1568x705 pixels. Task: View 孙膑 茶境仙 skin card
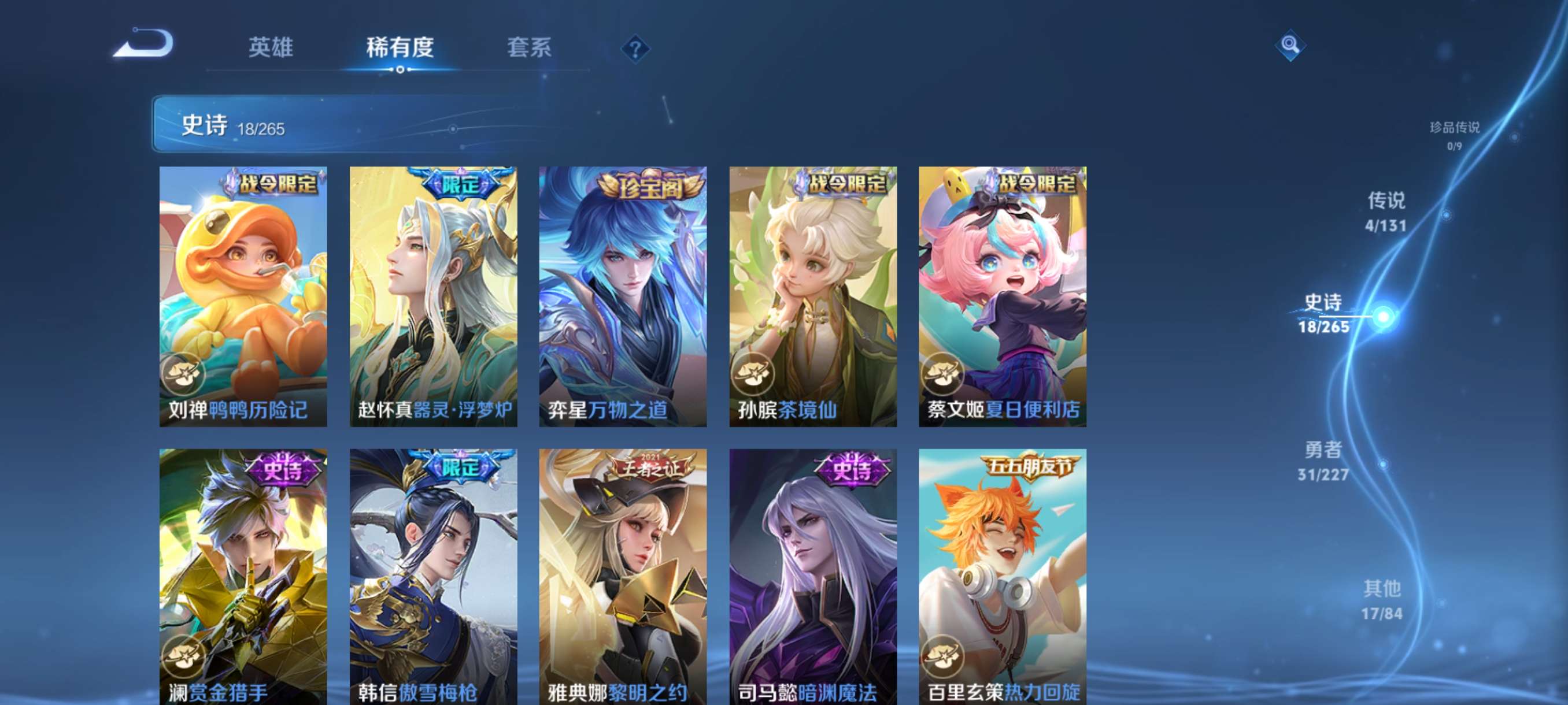coord(812,296)
